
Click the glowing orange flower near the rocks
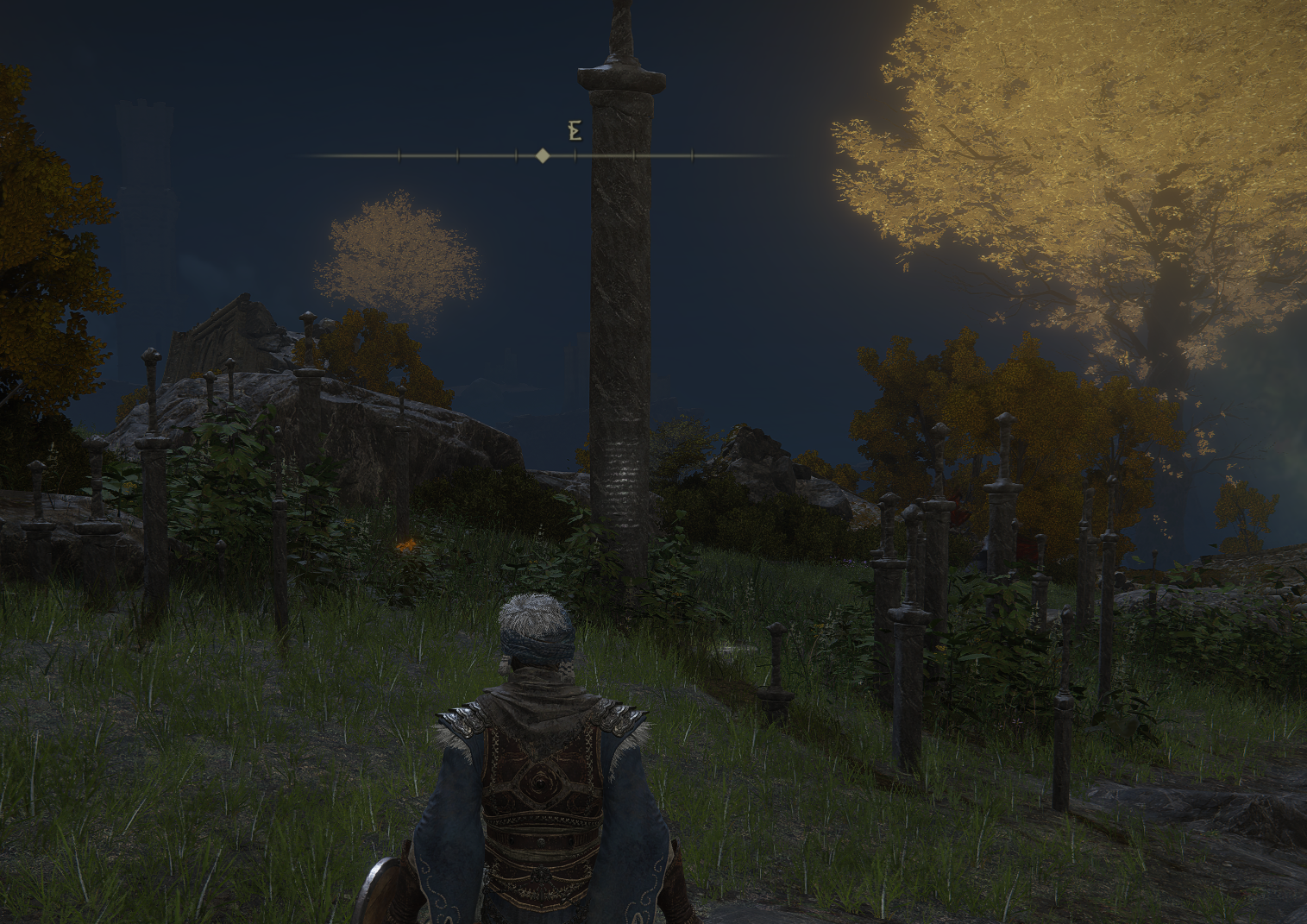pyautogui.click(x=405, y=544)
